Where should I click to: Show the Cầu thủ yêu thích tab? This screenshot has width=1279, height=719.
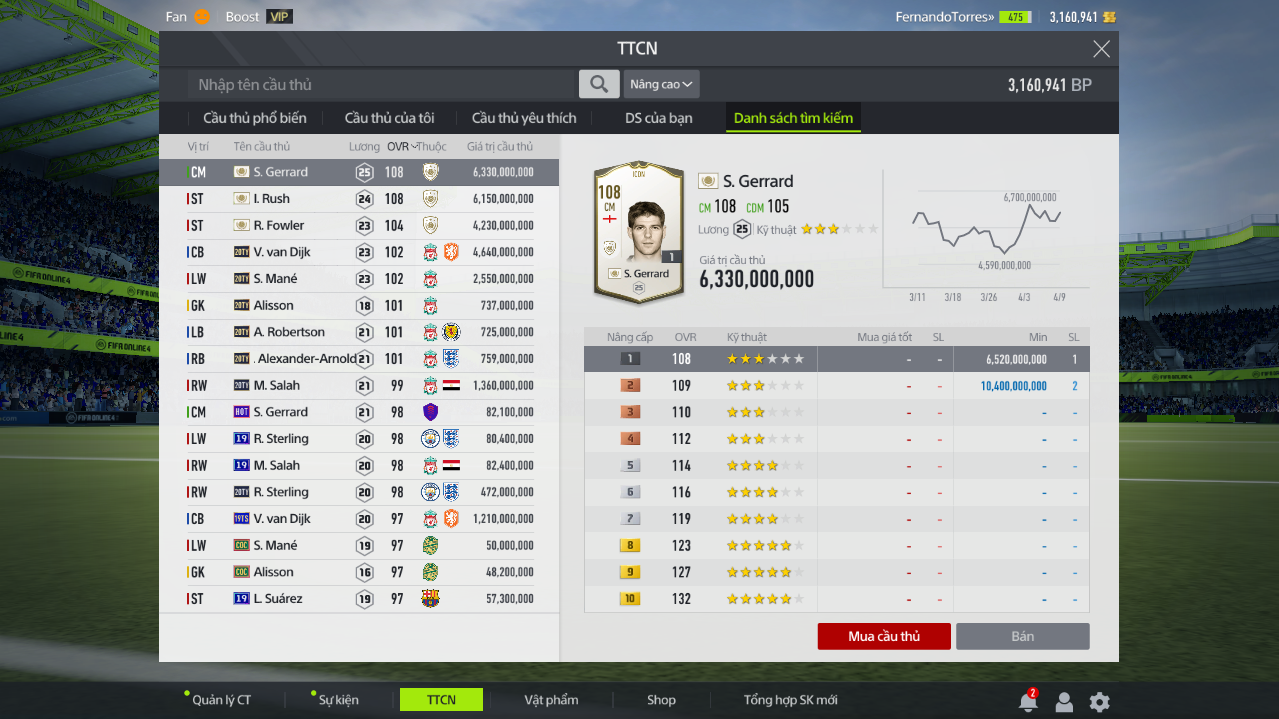tap(523, 118)
